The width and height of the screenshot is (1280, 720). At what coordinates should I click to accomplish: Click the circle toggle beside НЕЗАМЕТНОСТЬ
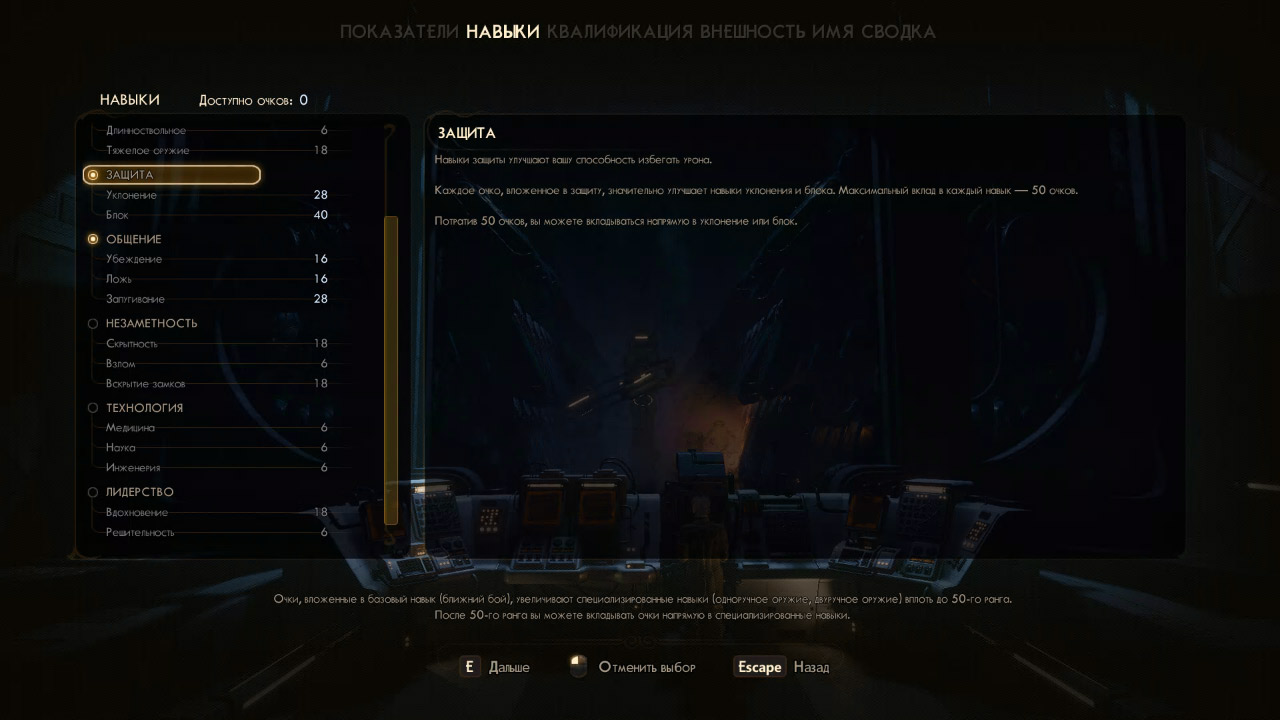coord(94,323)
